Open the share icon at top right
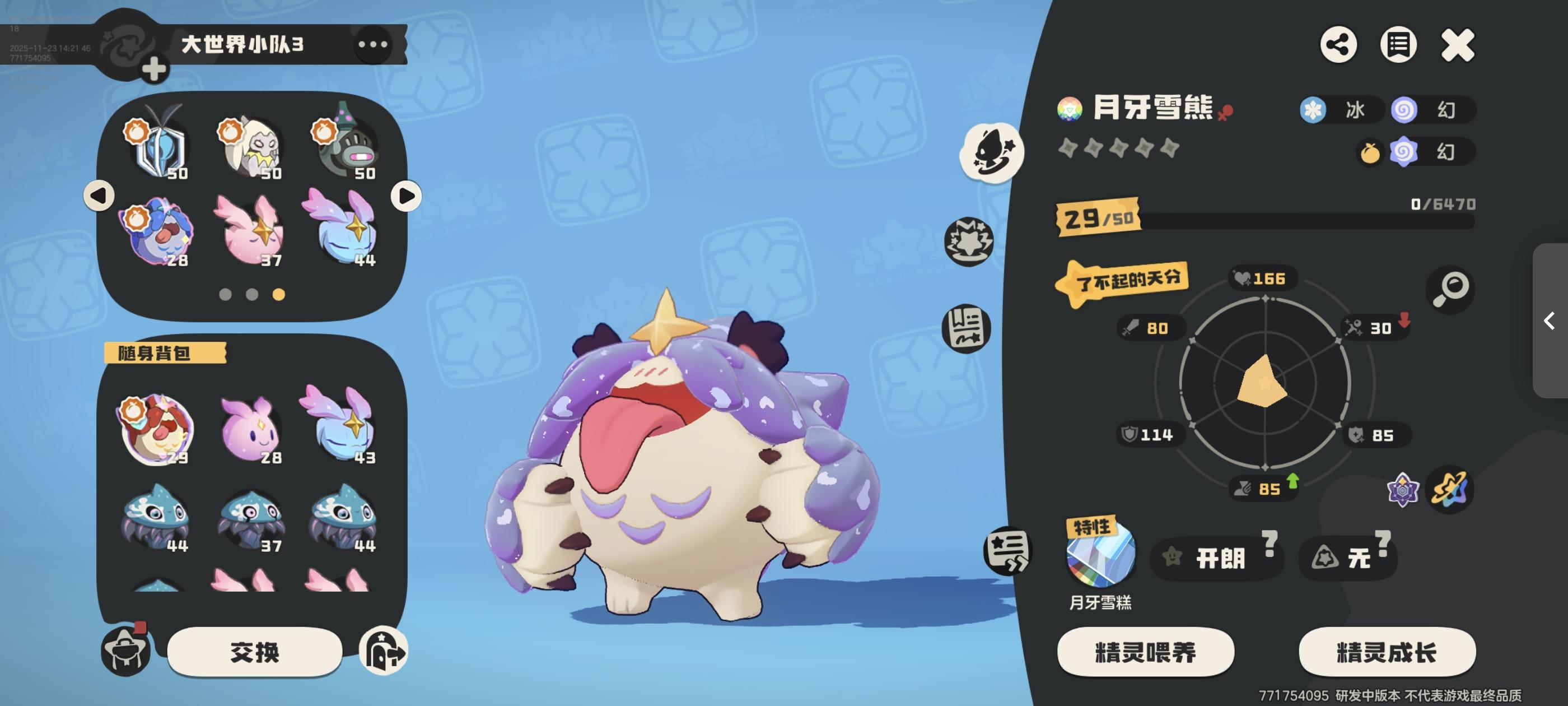Screen dimensions: 1568x706 (x=1338, y=44)
